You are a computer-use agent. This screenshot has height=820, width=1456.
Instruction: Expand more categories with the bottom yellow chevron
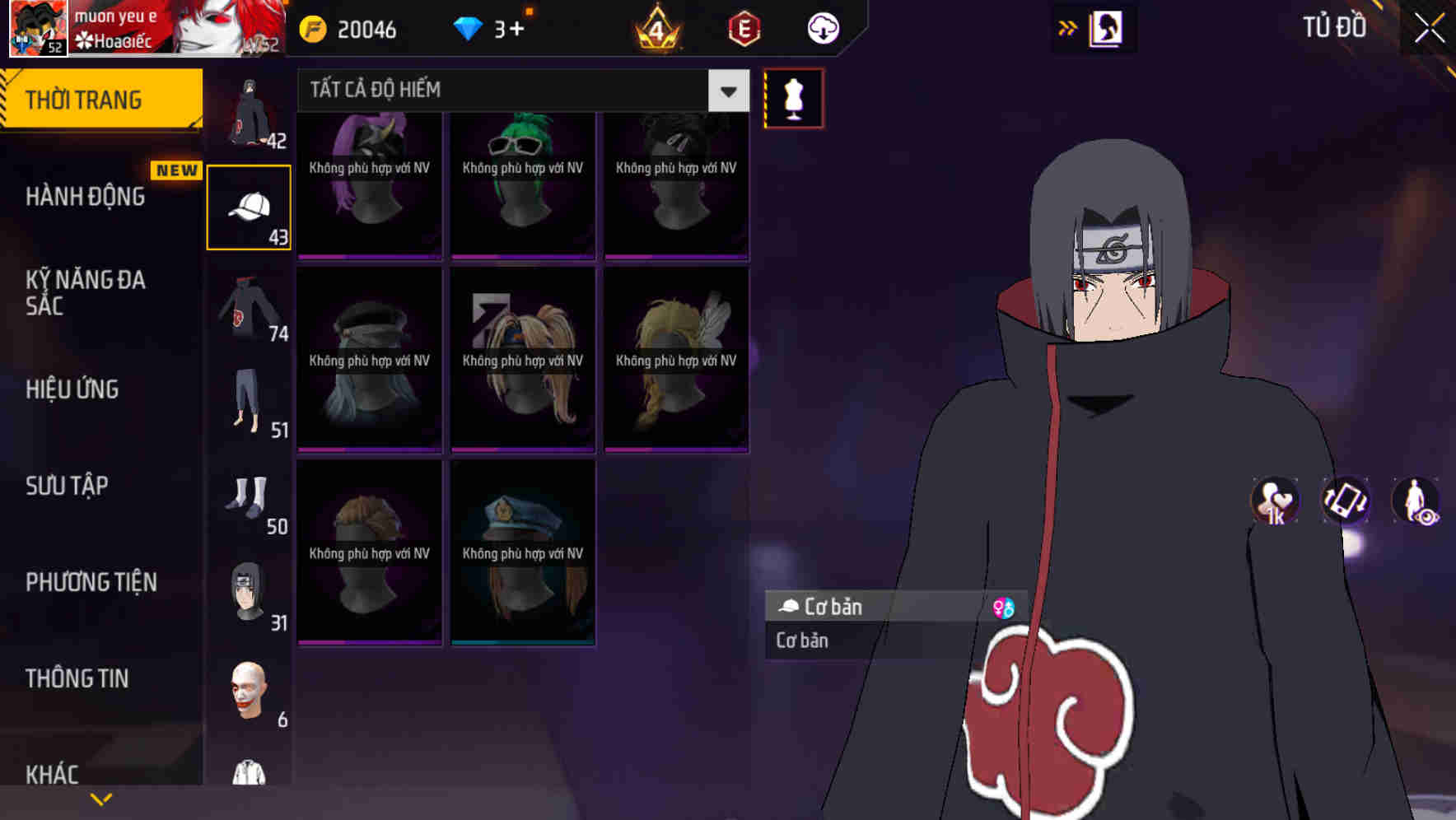100,798
